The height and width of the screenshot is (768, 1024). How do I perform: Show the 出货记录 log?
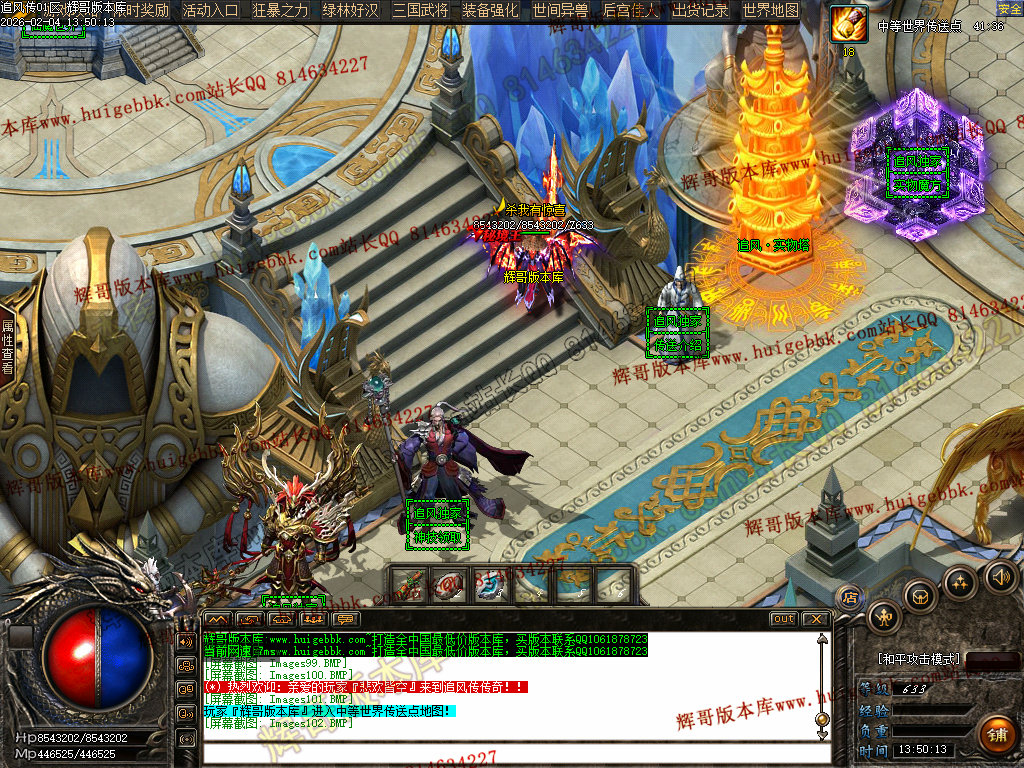(x=700, y=11)
